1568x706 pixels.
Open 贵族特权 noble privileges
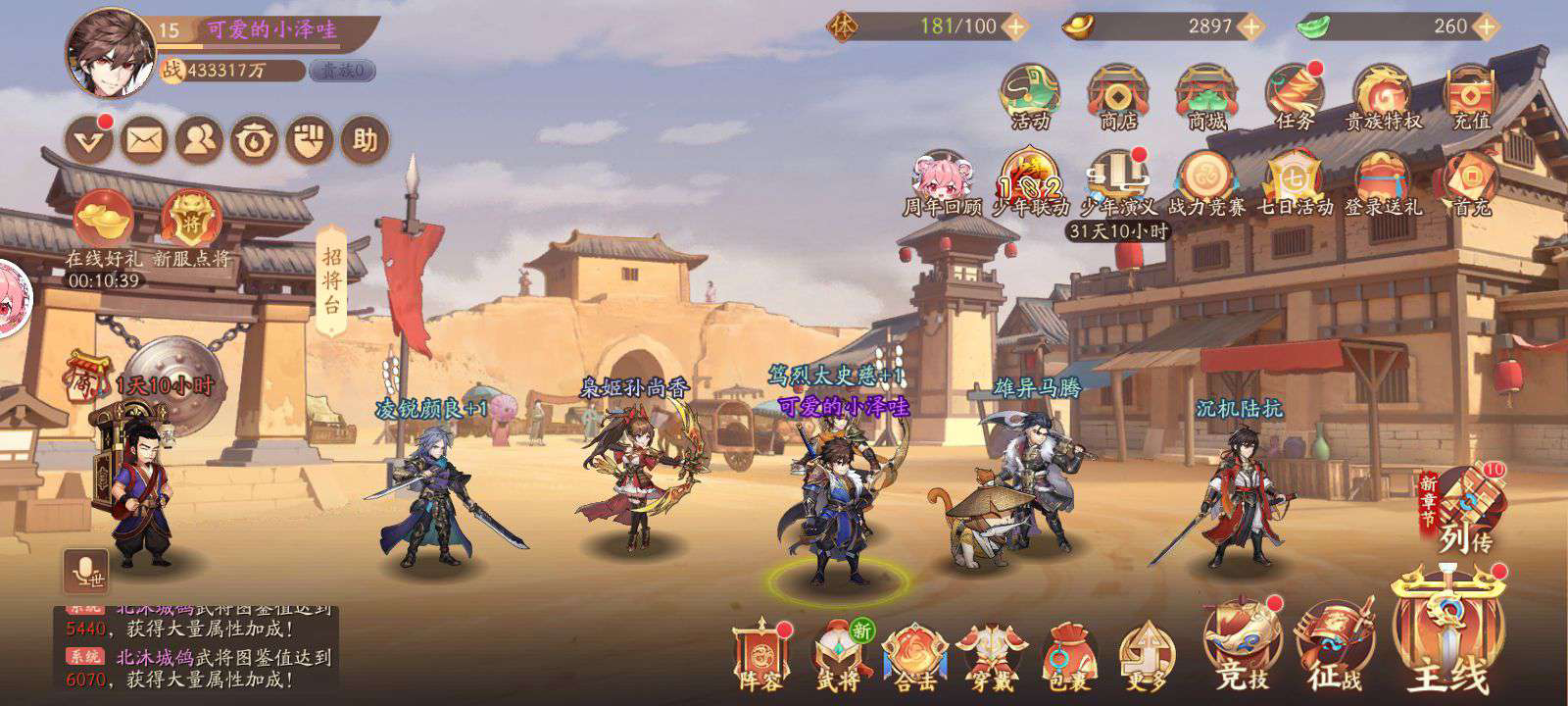click(x=1382, y=97)
